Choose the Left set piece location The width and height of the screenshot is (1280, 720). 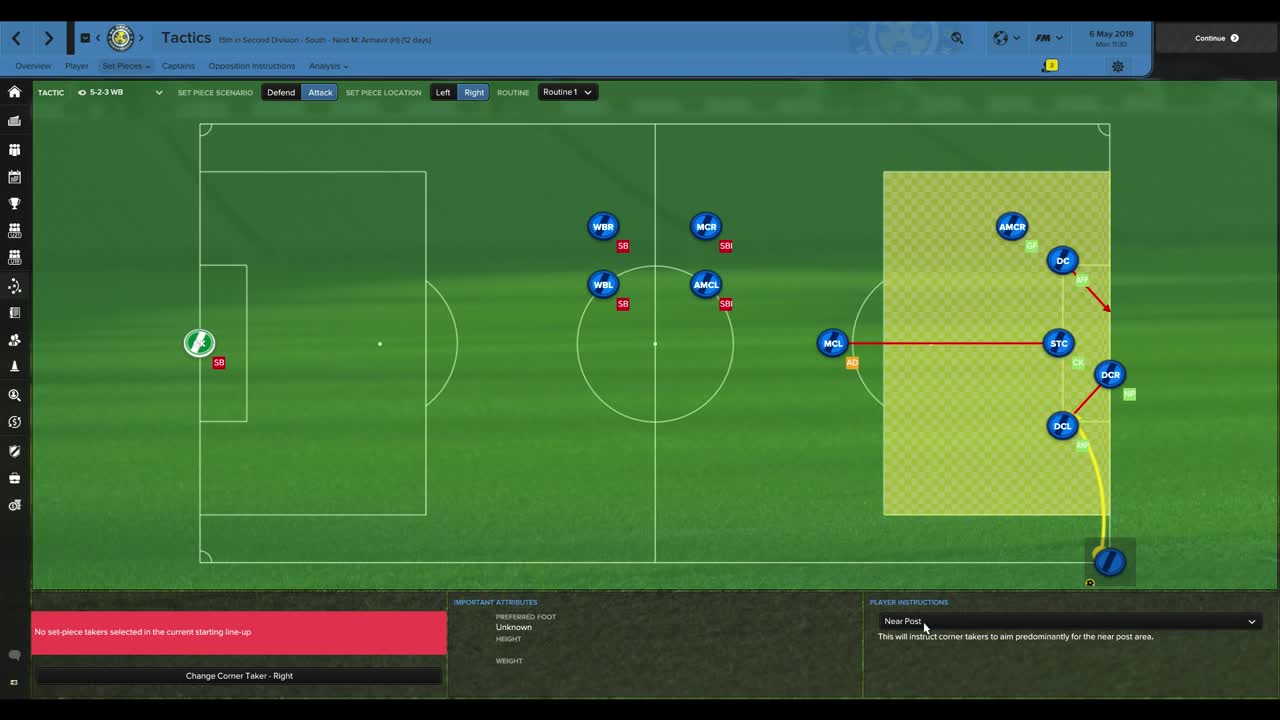[x=443, y=92]
